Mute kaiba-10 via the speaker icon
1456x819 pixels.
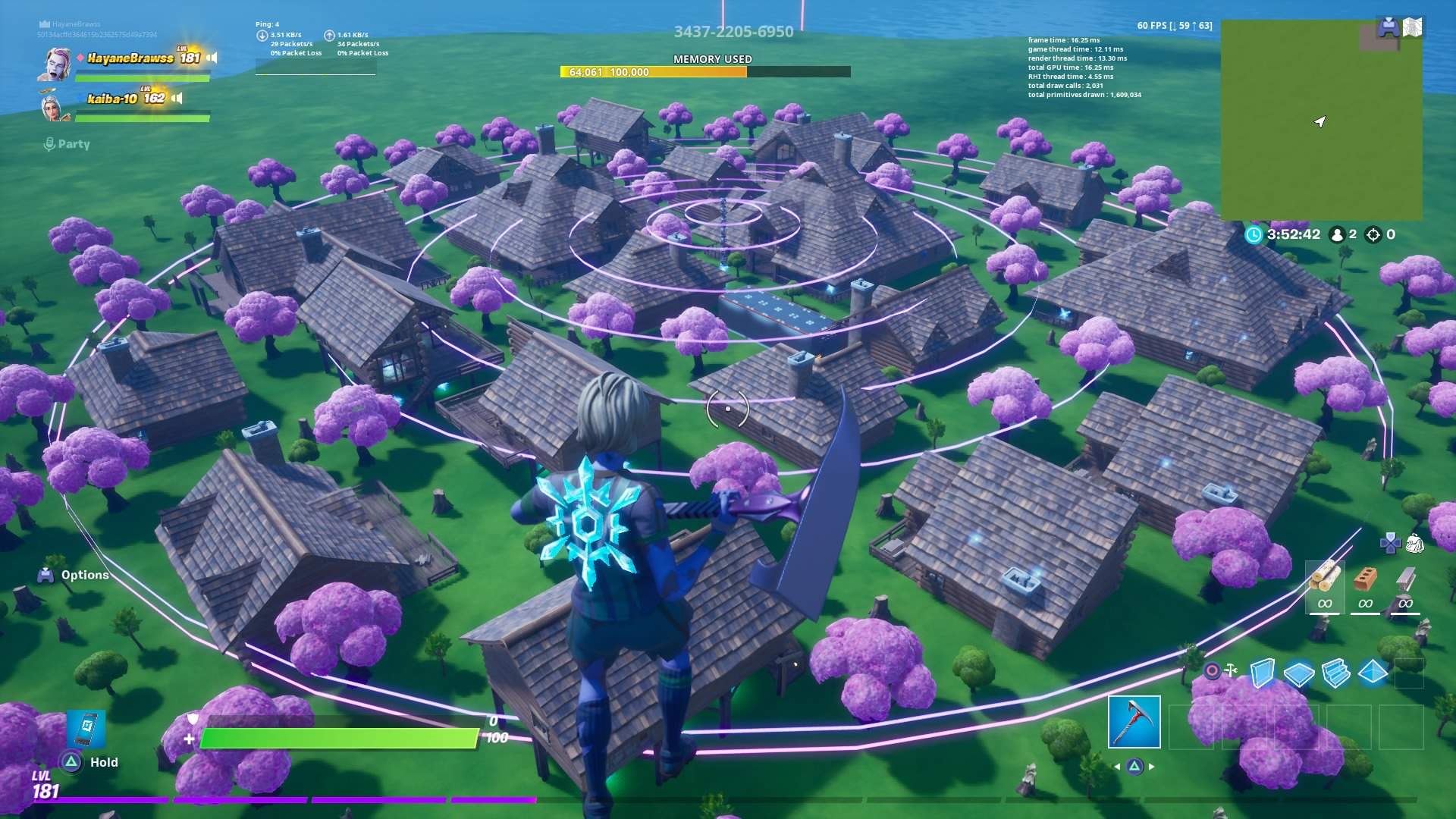177,99
